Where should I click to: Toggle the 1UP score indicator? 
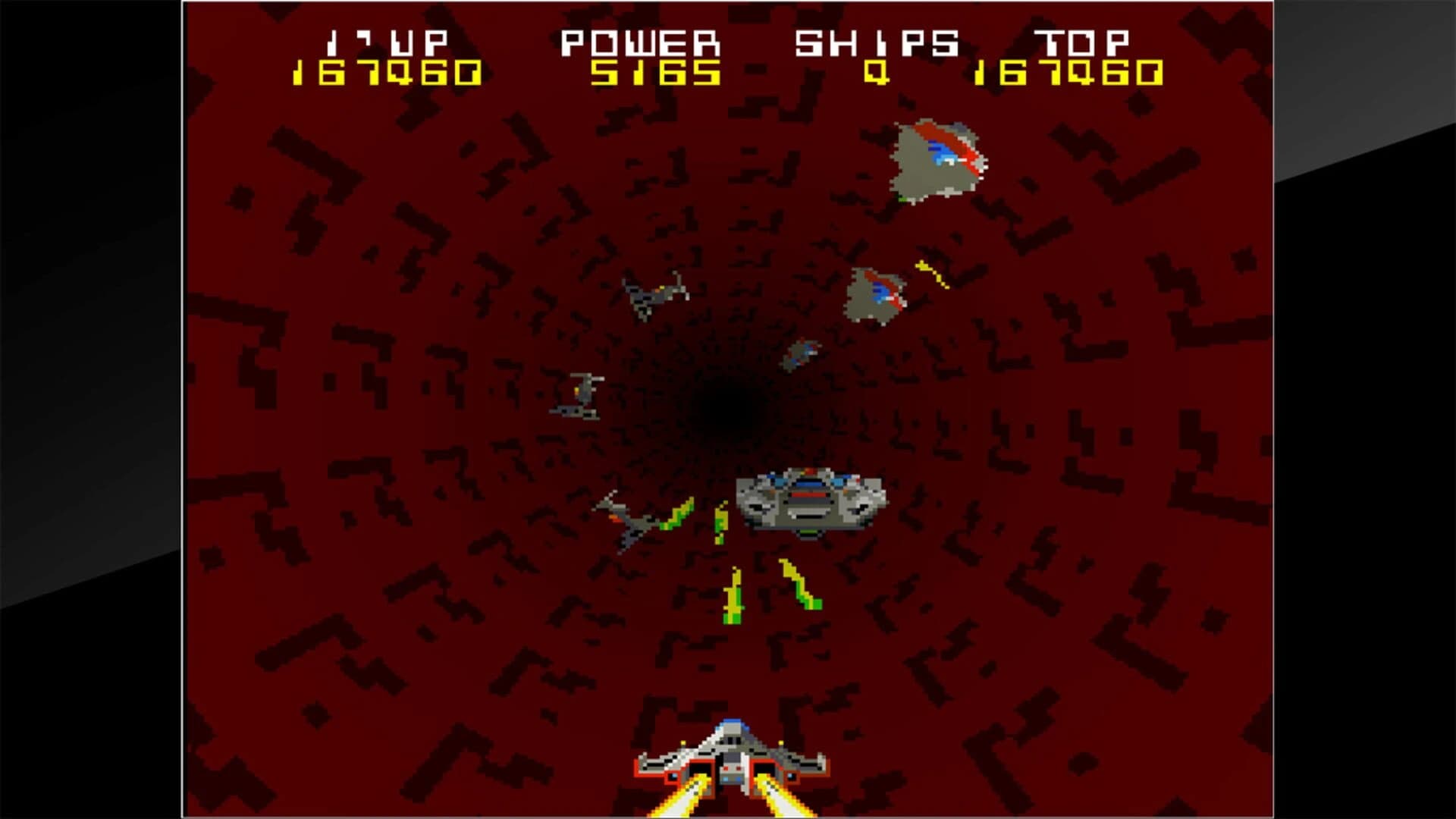click(x=387, y=42)
